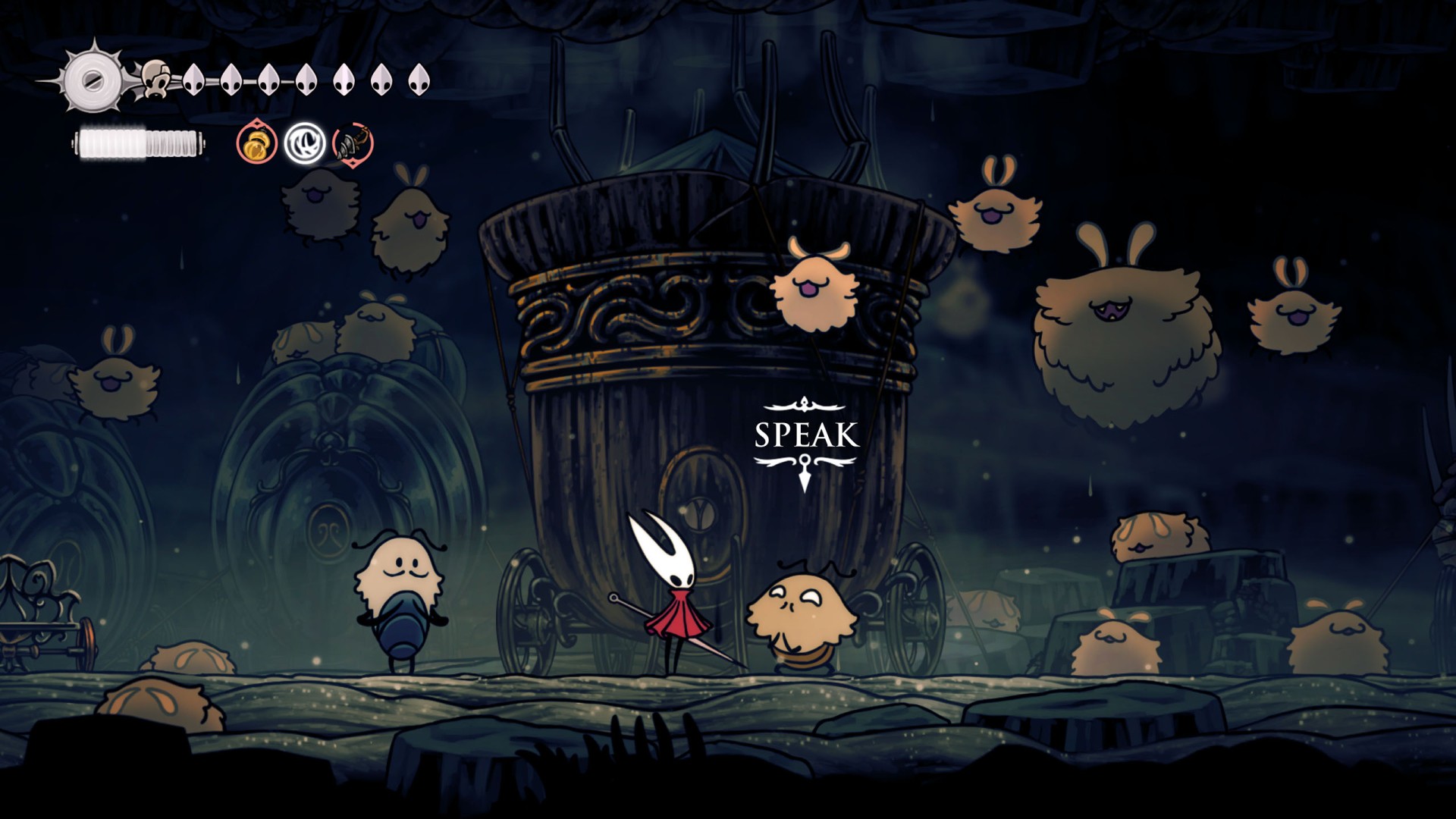Select the drill tool icon
The width and height of the screenshot is (1456, 819).
(353, 143)
